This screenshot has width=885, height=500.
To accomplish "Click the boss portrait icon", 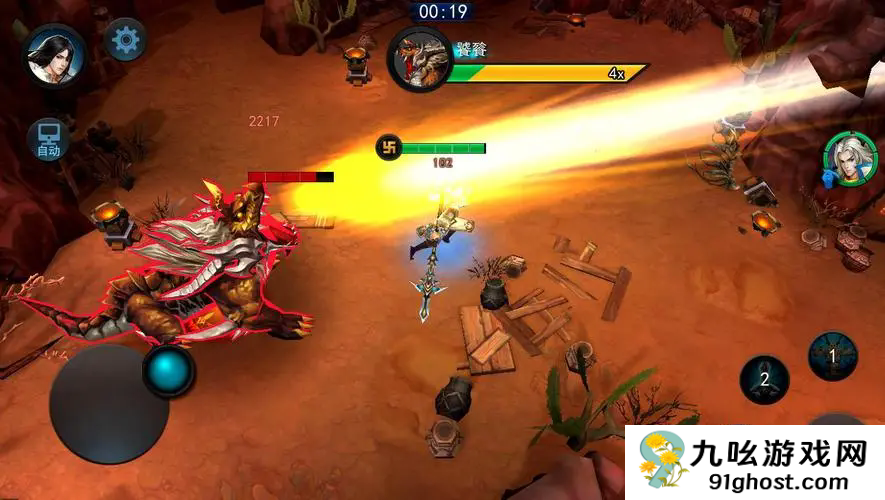I will pyautogui.click(x=420, y=59).
